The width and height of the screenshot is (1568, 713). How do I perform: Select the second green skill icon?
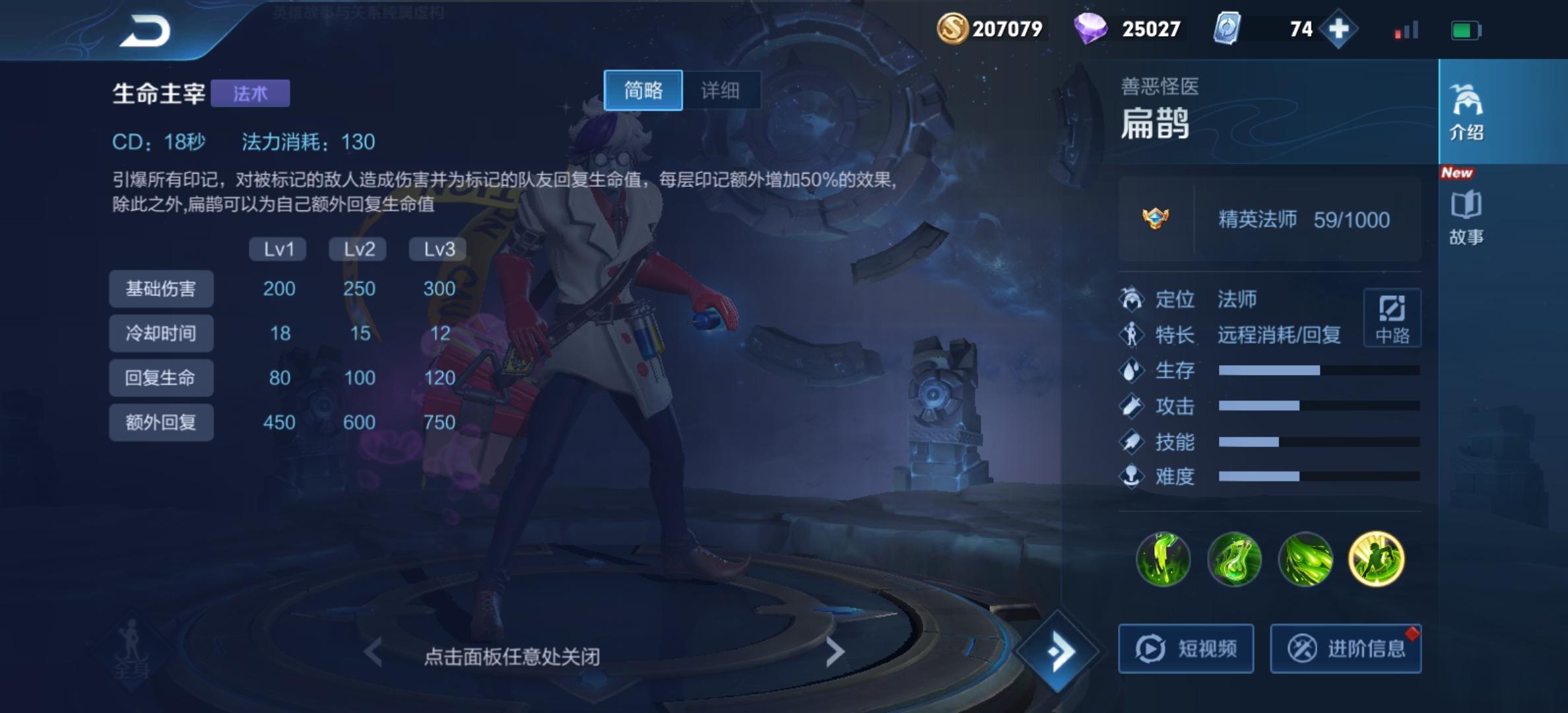[x=1235, y=559]
